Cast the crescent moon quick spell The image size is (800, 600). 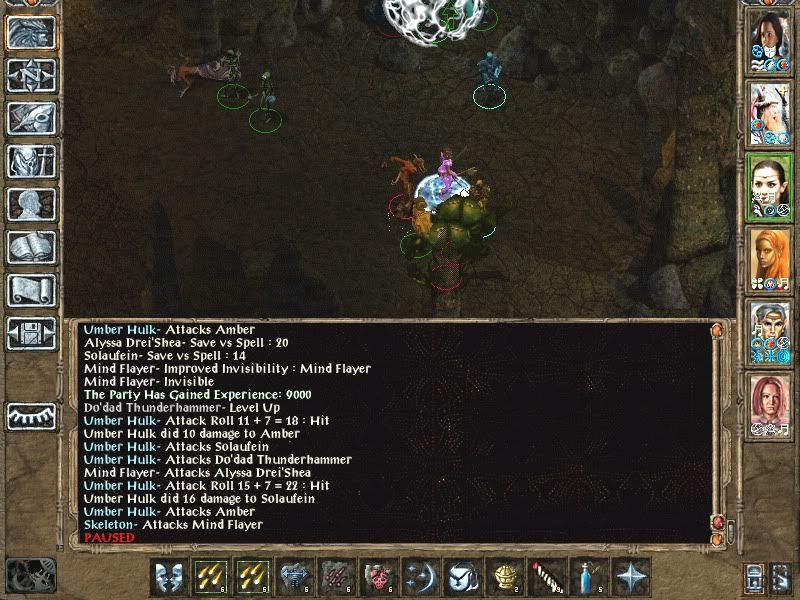[x=419, y=578]
